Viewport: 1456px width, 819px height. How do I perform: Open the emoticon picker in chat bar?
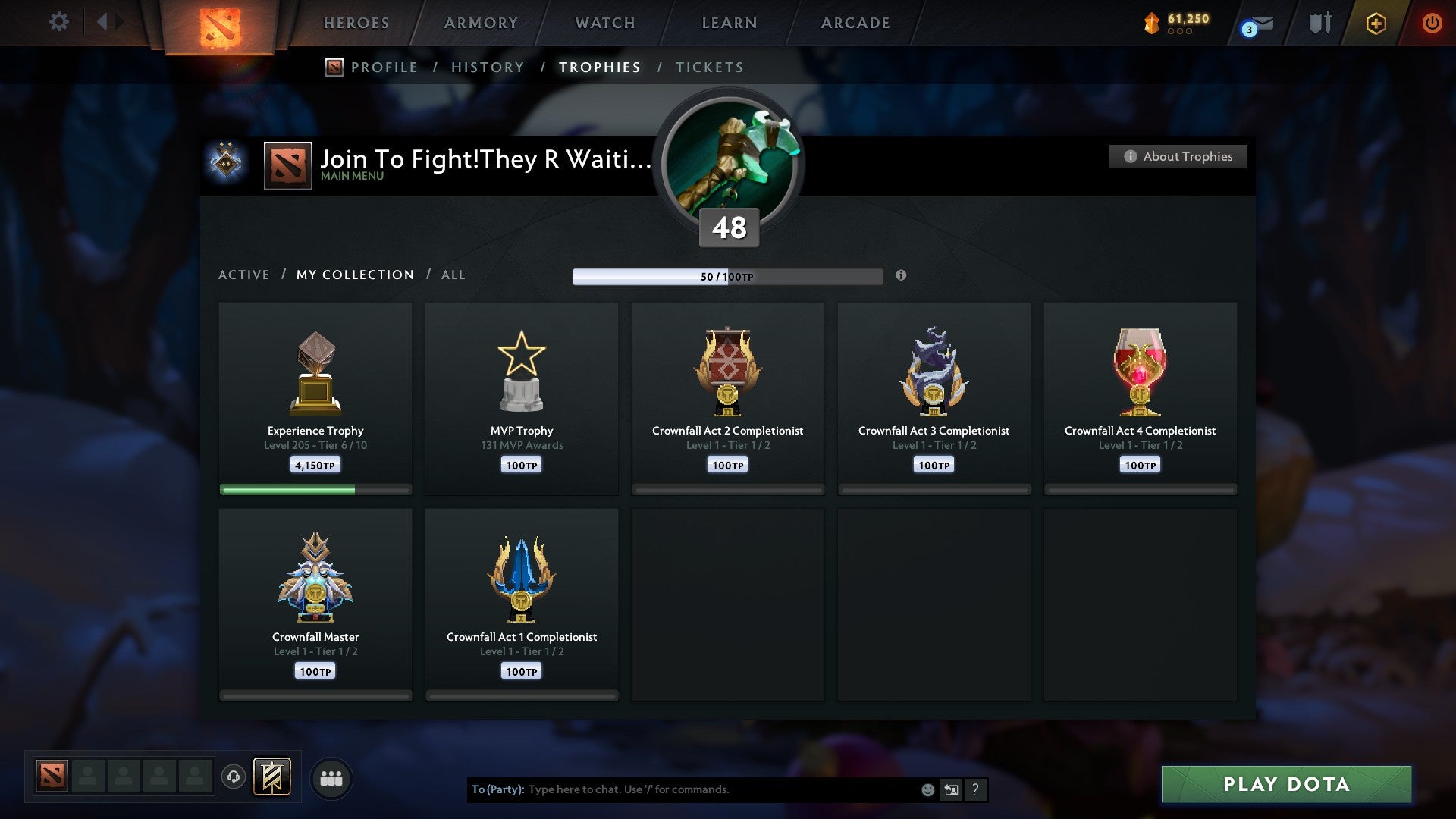(927, 789)
